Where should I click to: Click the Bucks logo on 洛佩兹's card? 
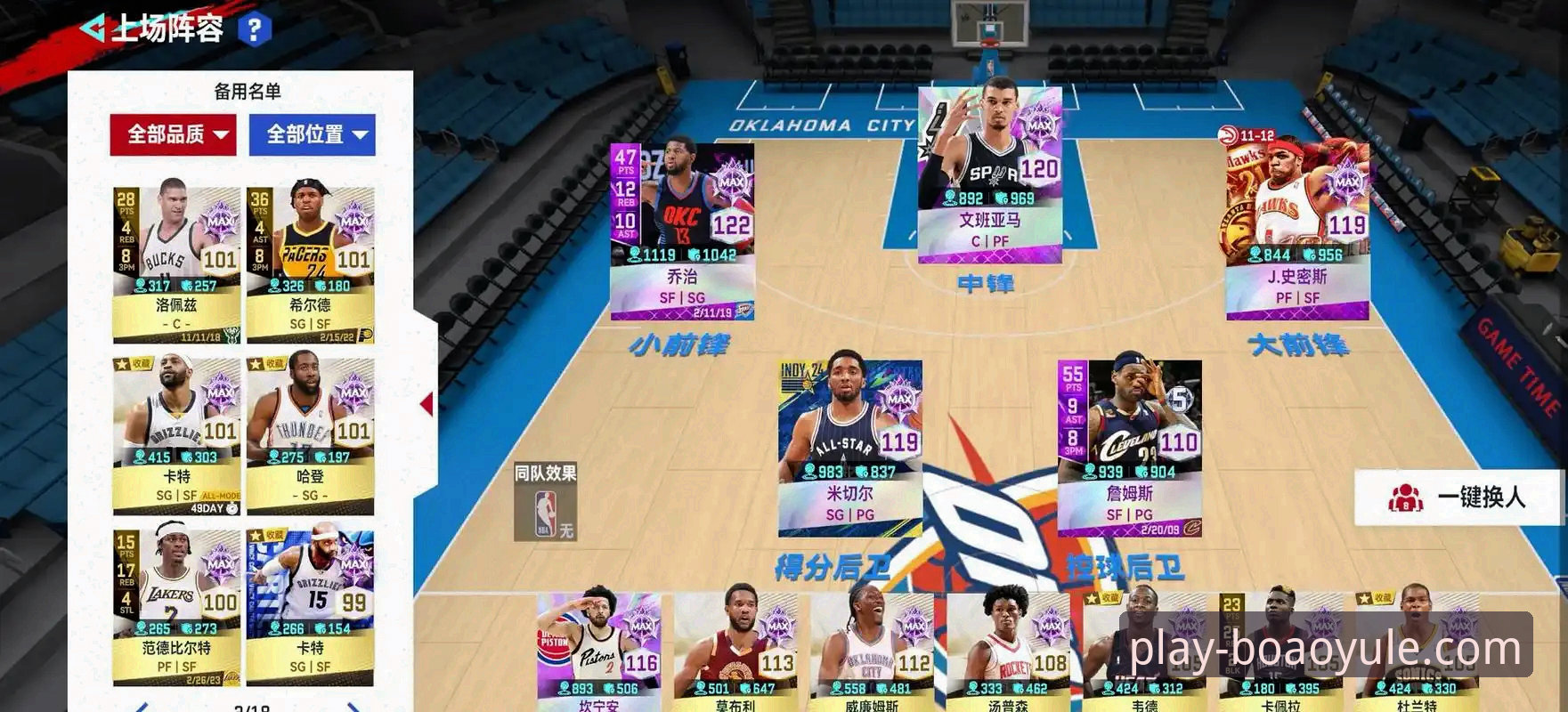click(232, 336)
